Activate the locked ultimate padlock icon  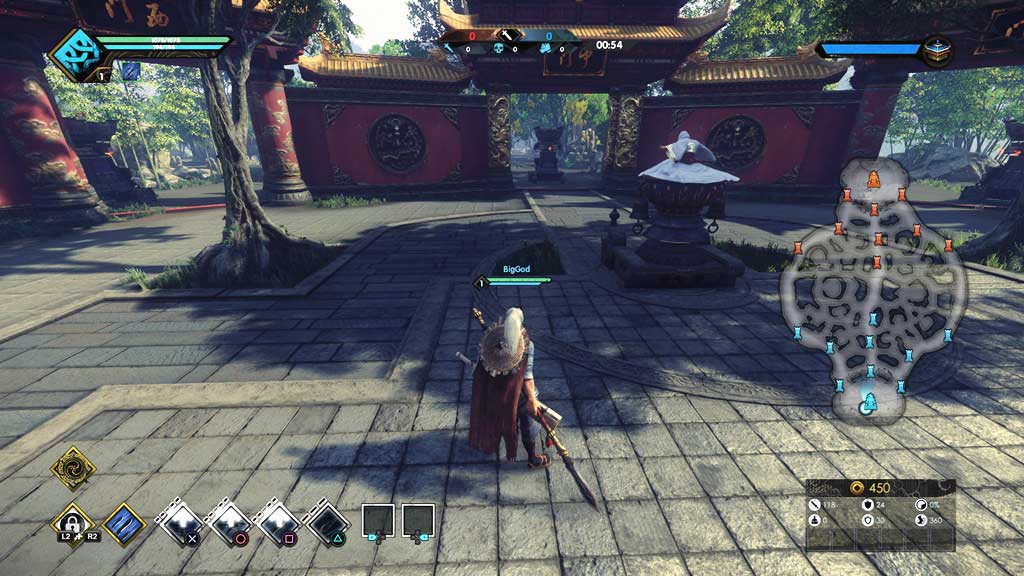click(x=73, y=523)
